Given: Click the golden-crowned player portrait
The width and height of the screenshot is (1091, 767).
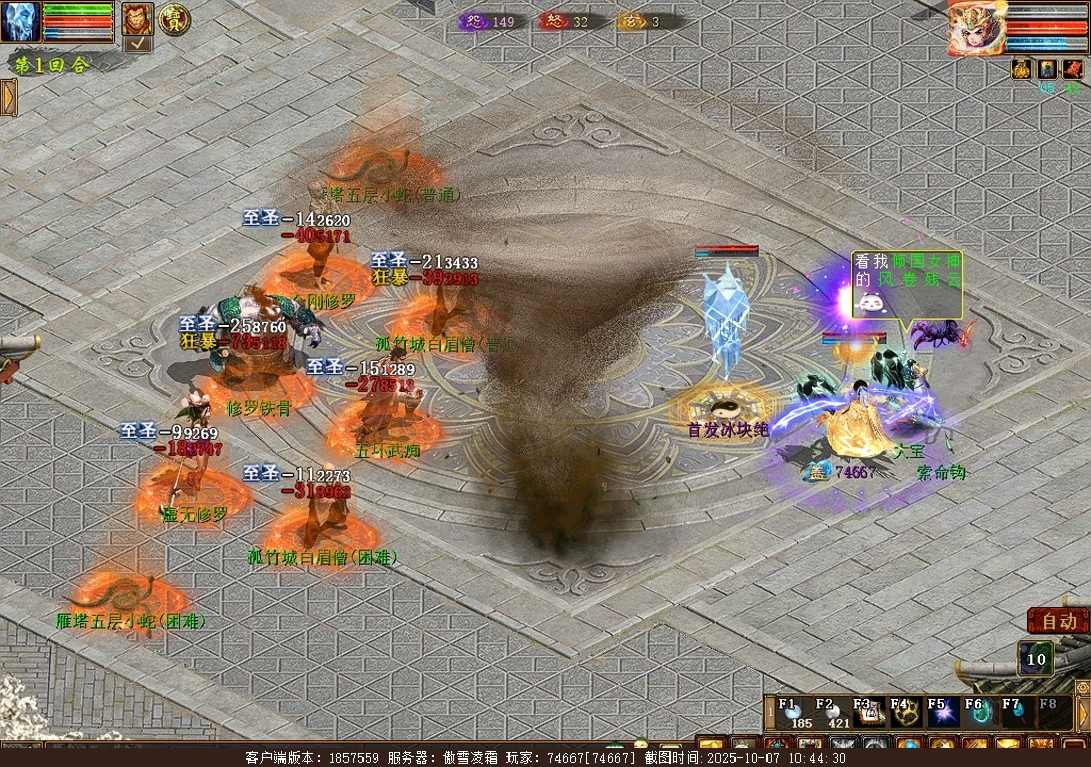Looking at the screenshot, I should 977,27.
